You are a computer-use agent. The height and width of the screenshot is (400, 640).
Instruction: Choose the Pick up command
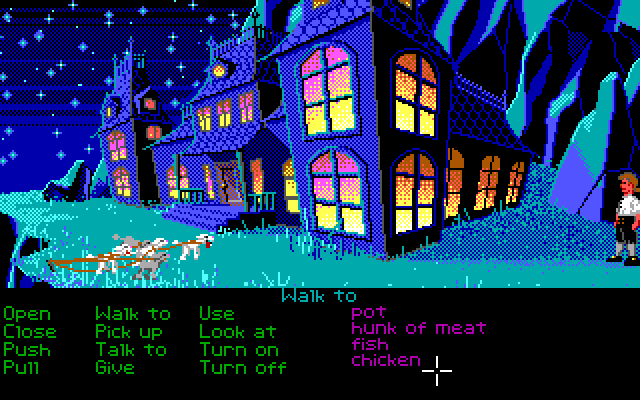(129, 331)
